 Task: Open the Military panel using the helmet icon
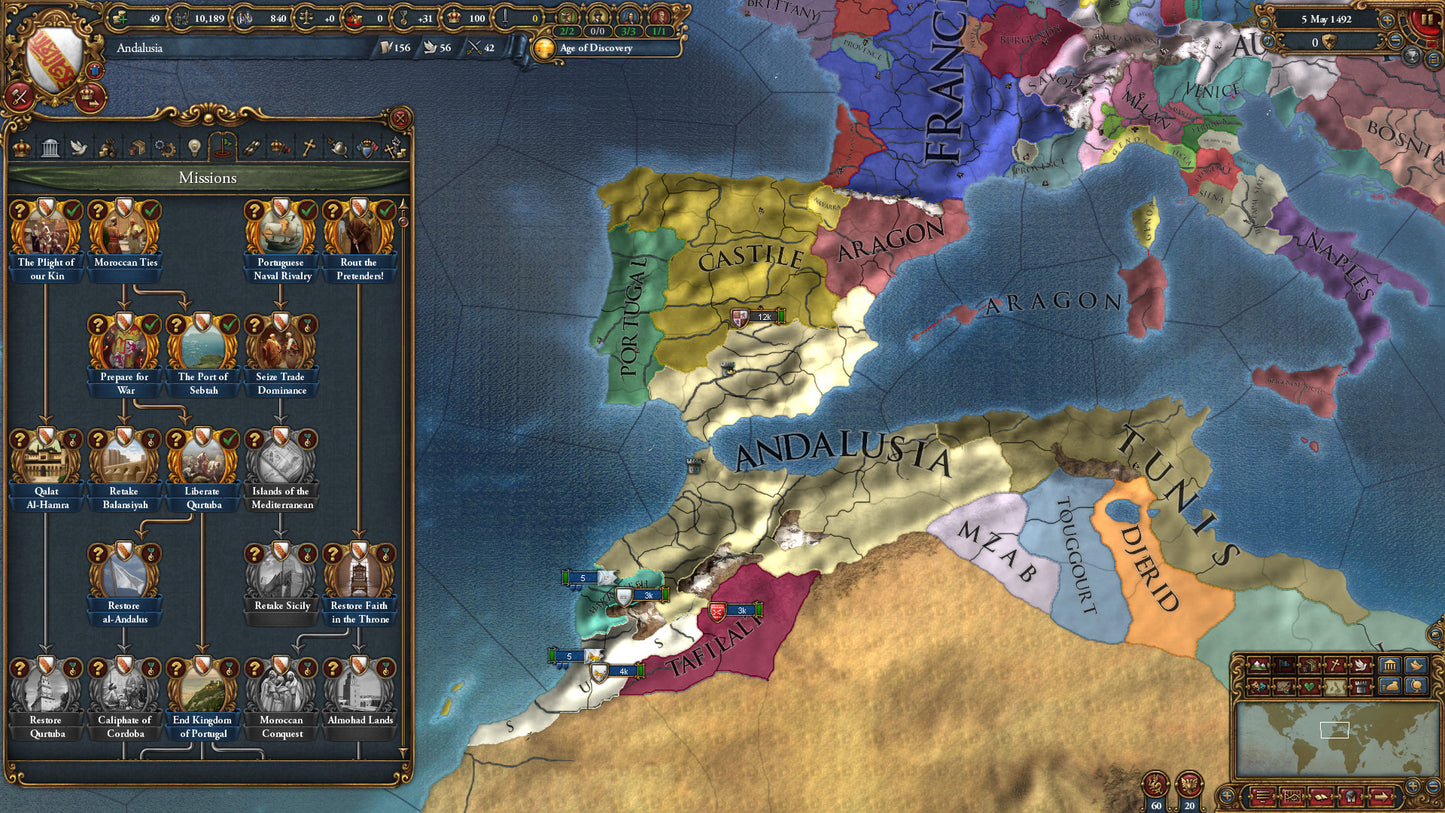[339, 147]
